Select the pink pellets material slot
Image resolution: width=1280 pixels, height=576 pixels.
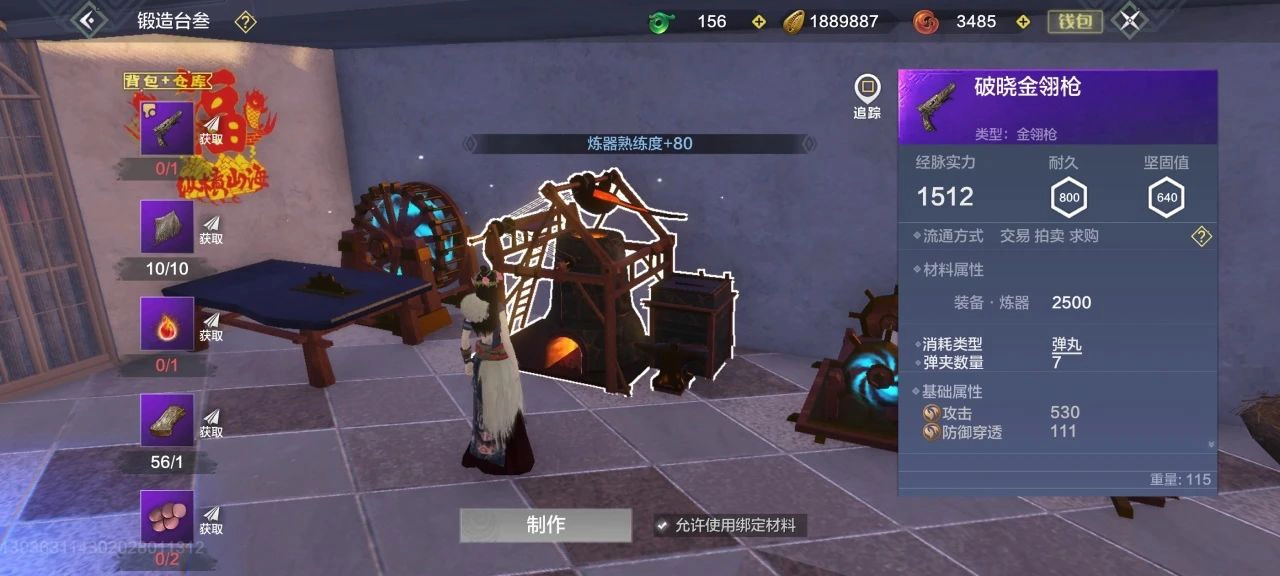(166, 516)
